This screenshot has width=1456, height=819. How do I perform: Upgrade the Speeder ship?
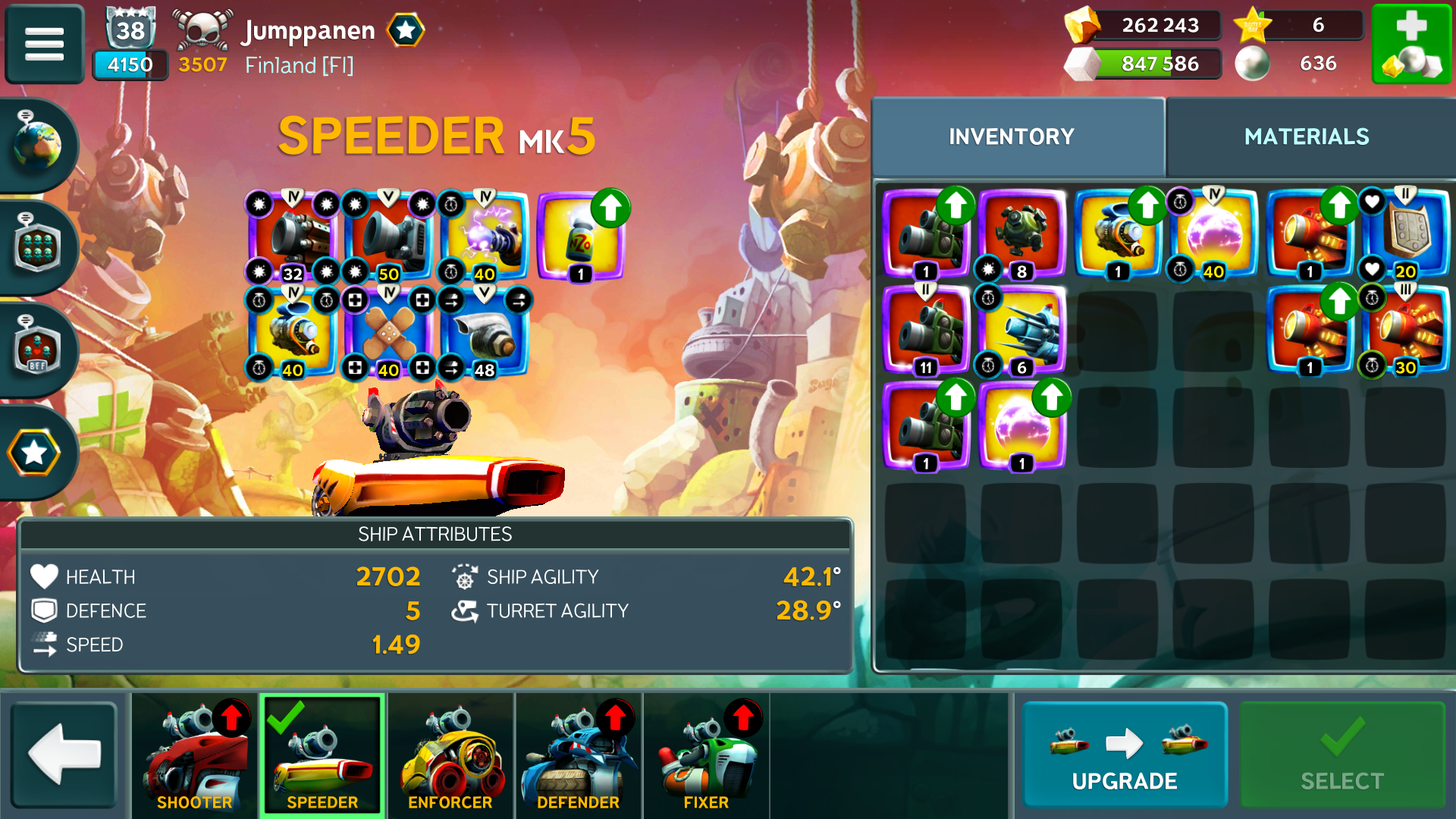click(1124, 755)
